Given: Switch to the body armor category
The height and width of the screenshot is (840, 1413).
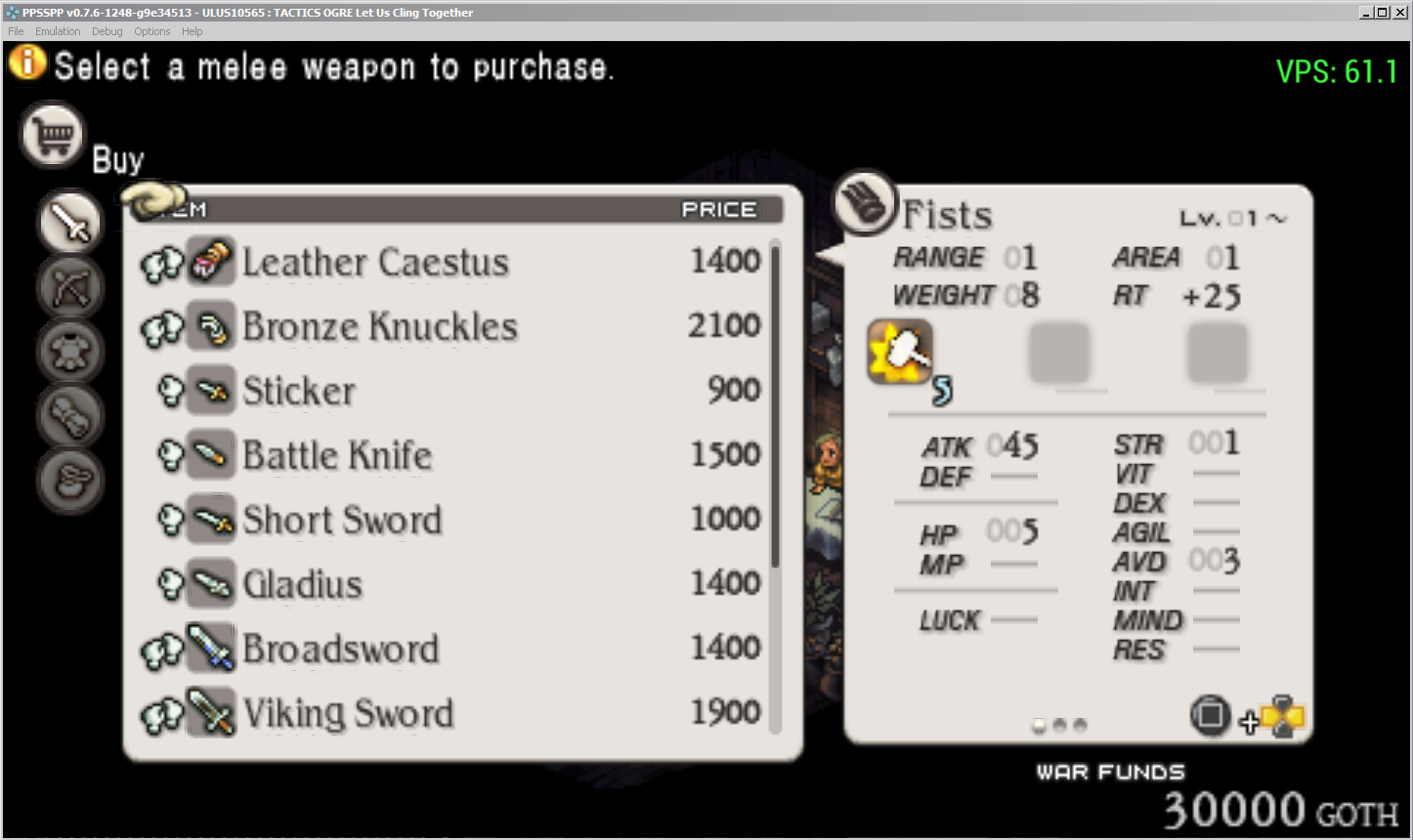Looking at the screenshot, I should point(70,351).
